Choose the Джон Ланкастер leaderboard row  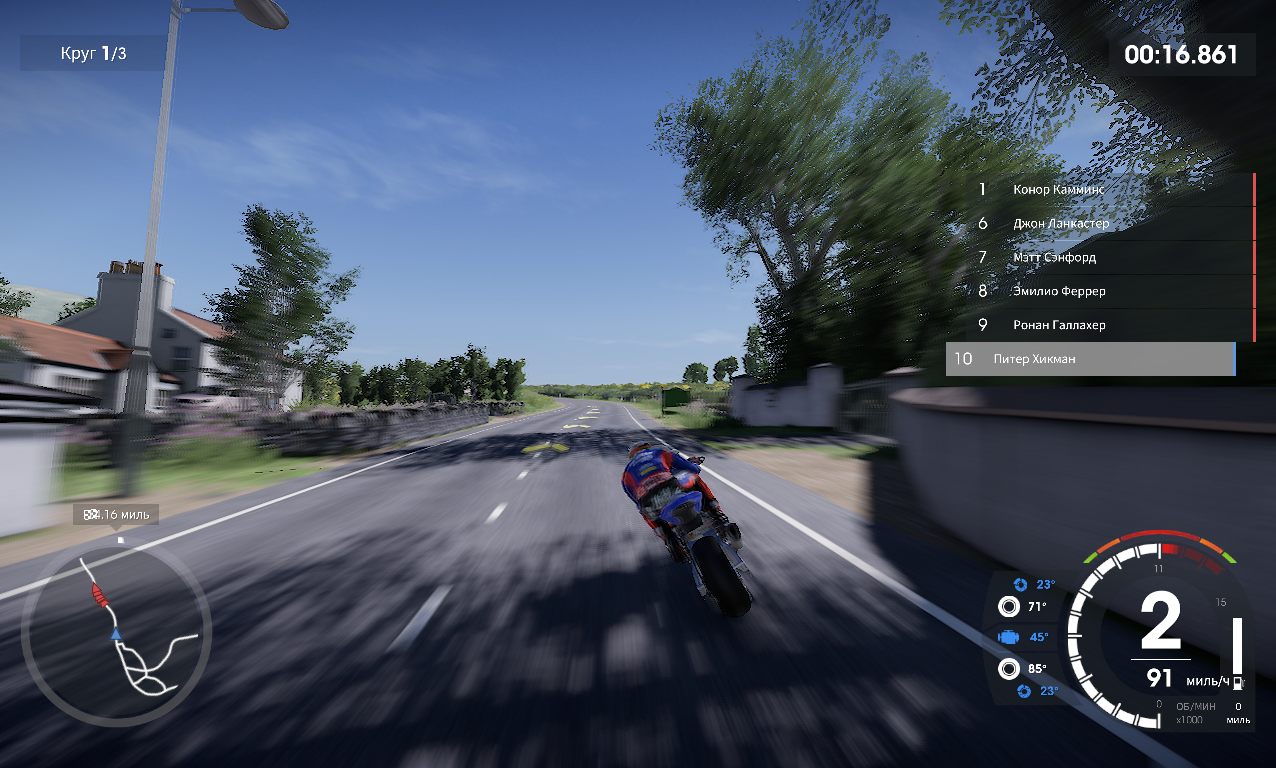coord(1100,223)
